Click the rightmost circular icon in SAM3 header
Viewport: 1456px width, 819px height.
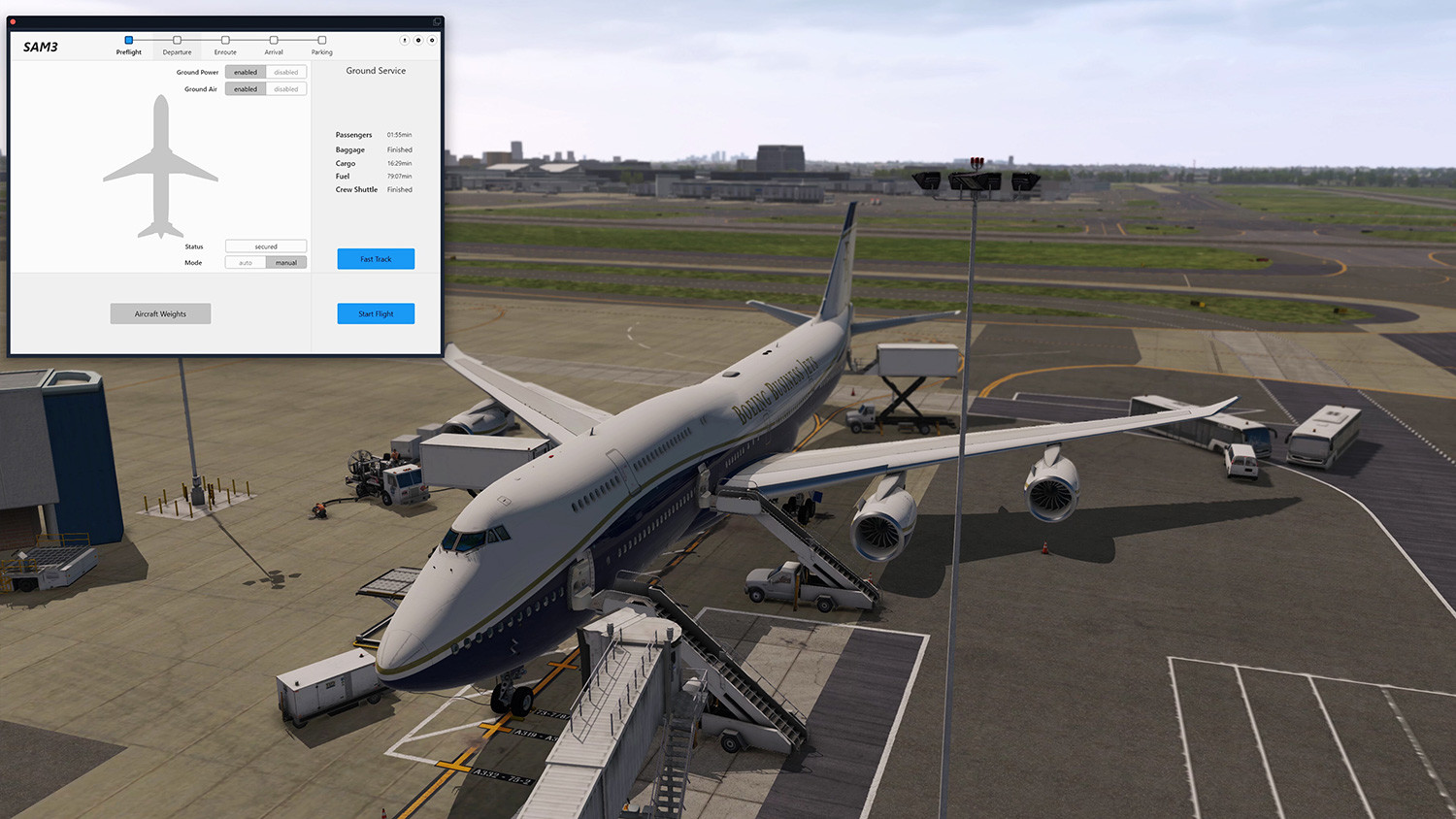click(431, 41)
